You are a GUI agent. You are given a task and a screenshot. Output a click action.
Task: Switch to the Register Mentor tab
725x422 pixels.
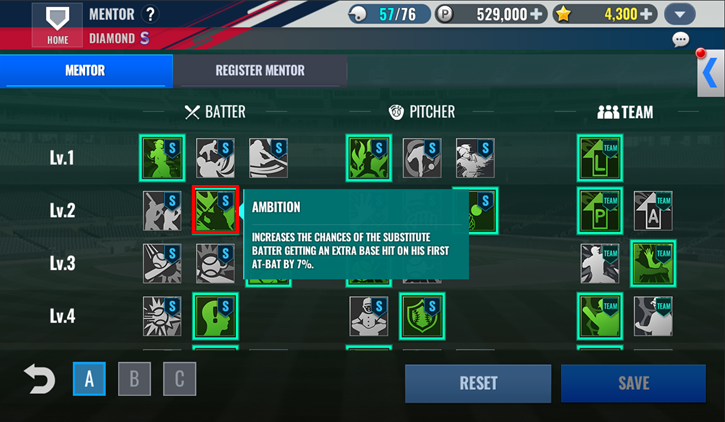[x=260, y=71]
